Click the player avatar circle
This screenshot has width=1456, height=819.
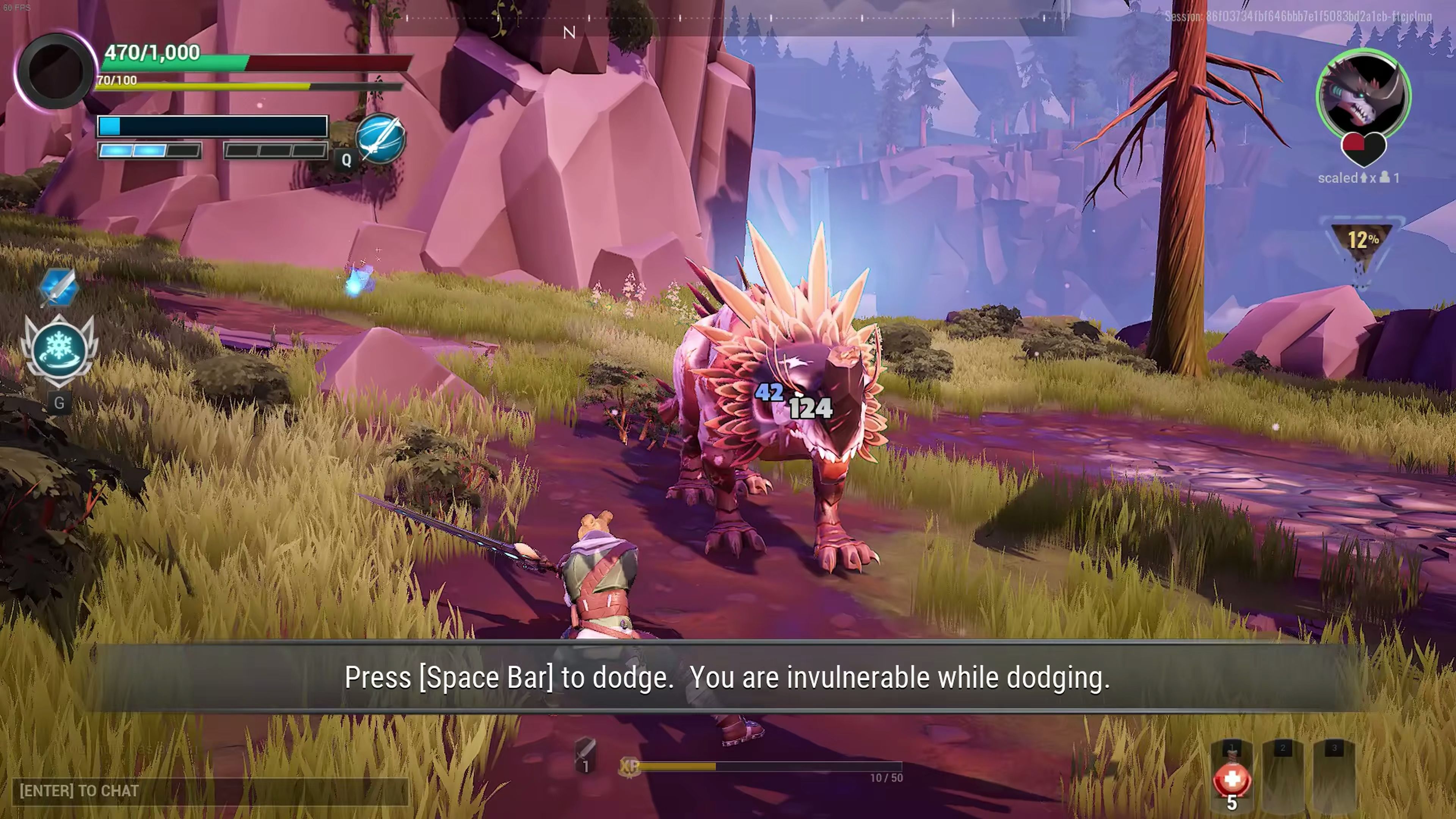(55, 71)
